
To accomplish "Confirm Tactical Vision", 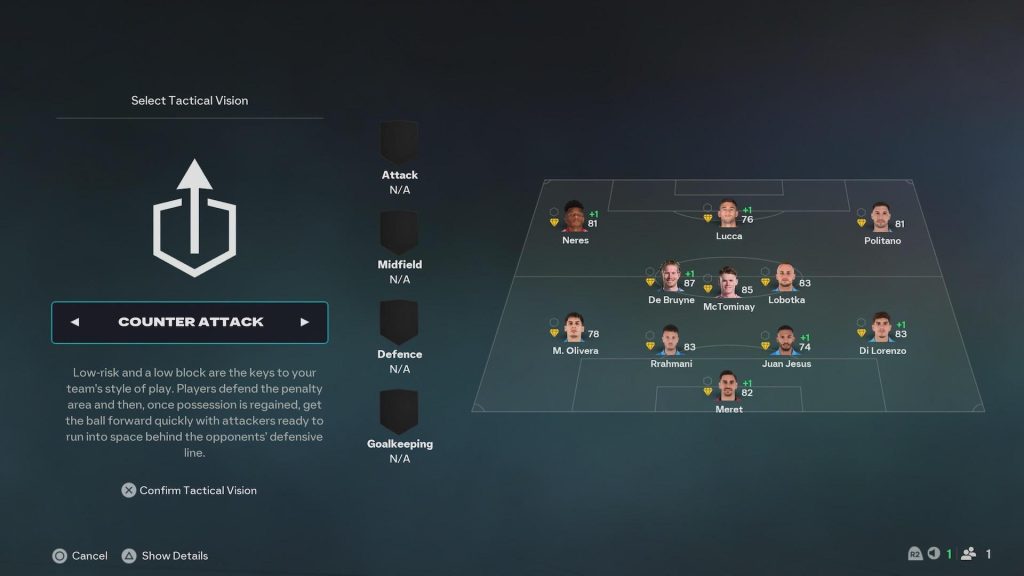I will [189, 490].
